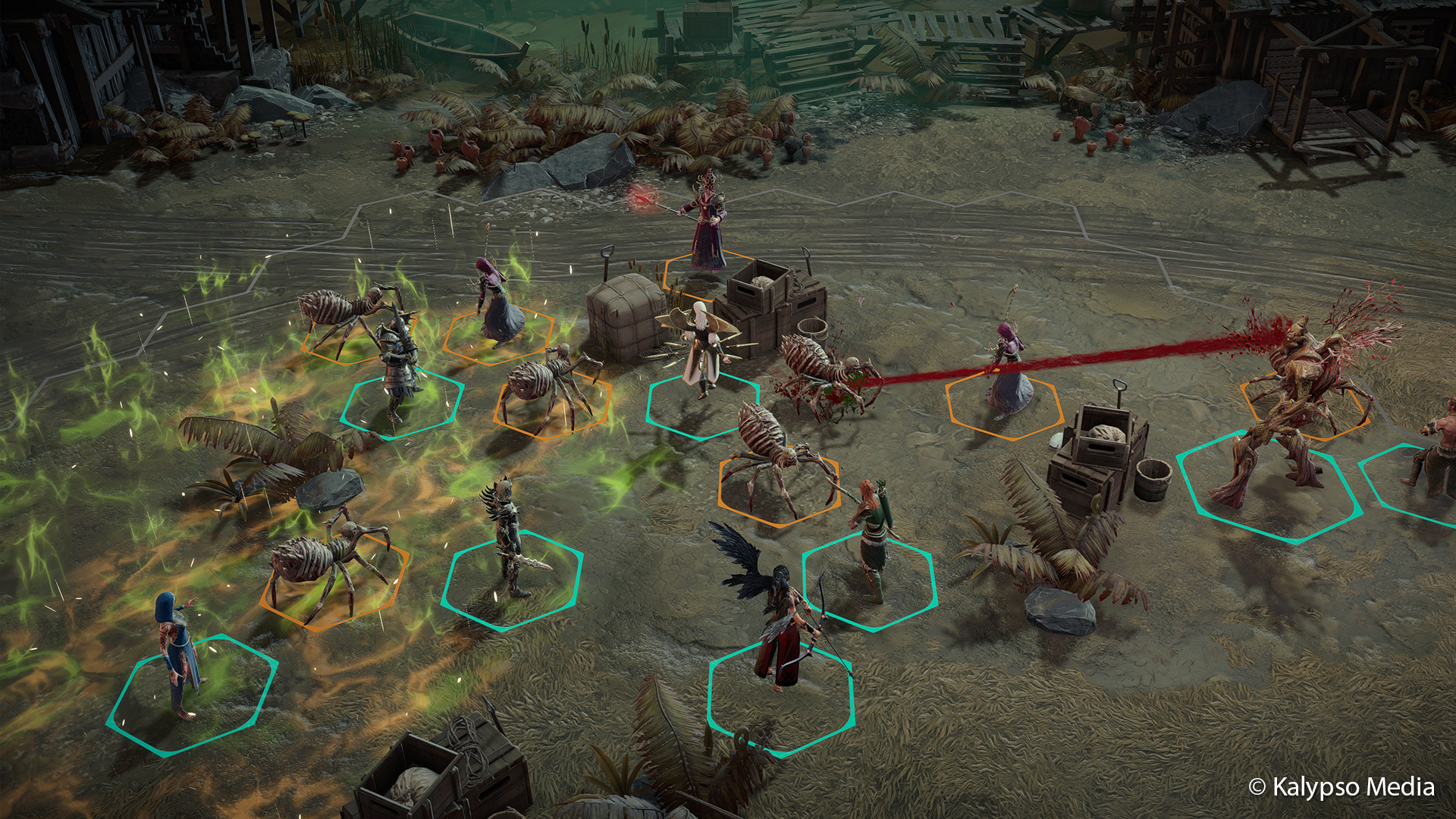The height and width of the screenshot is (819, 1456).
Task: Target the purple-hooded sorceress amid green flames
Action: click(497, 303)
